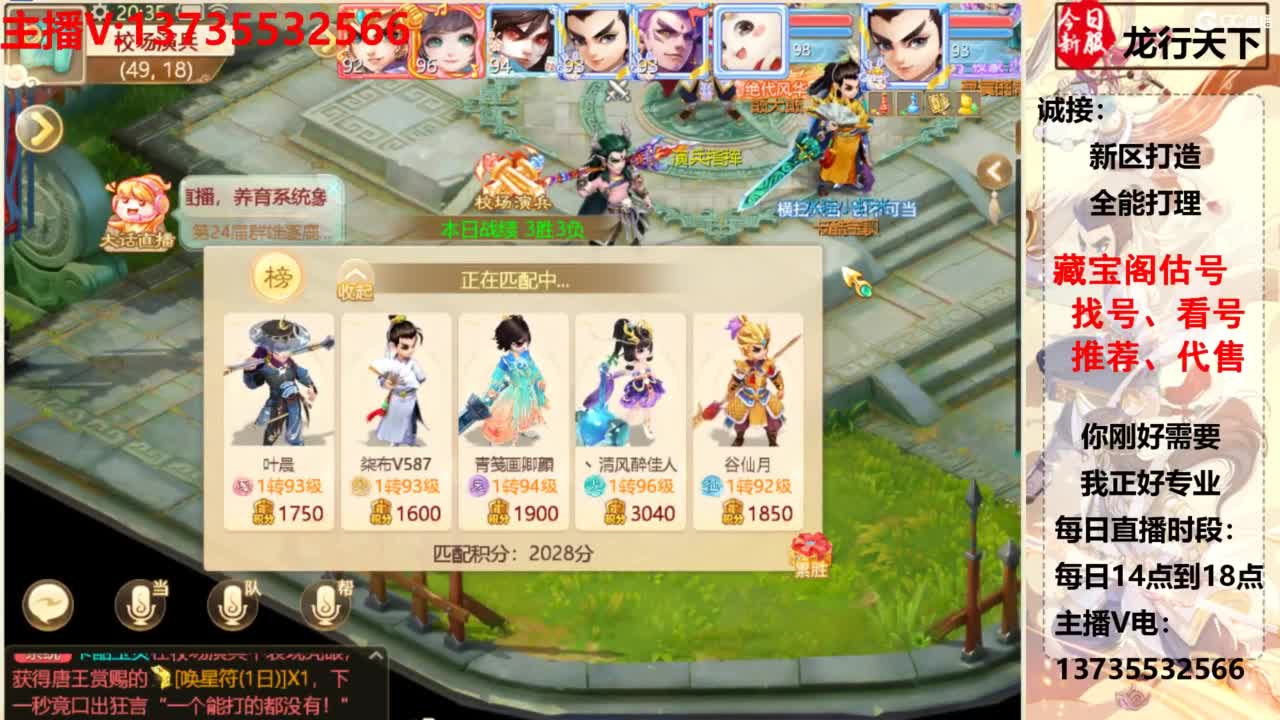This screenshot has width=1280, height=720.
Task: Open the yellow arrow panel on left edge
Action: point(41,128)
